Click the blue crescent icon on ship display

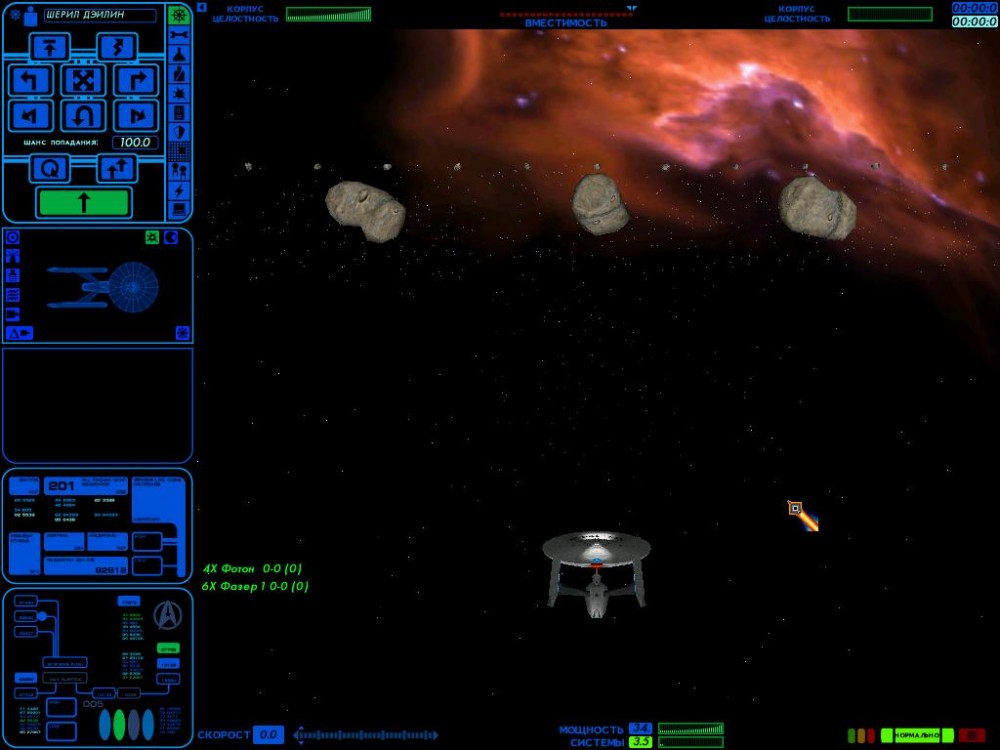(x=171, y=237)
